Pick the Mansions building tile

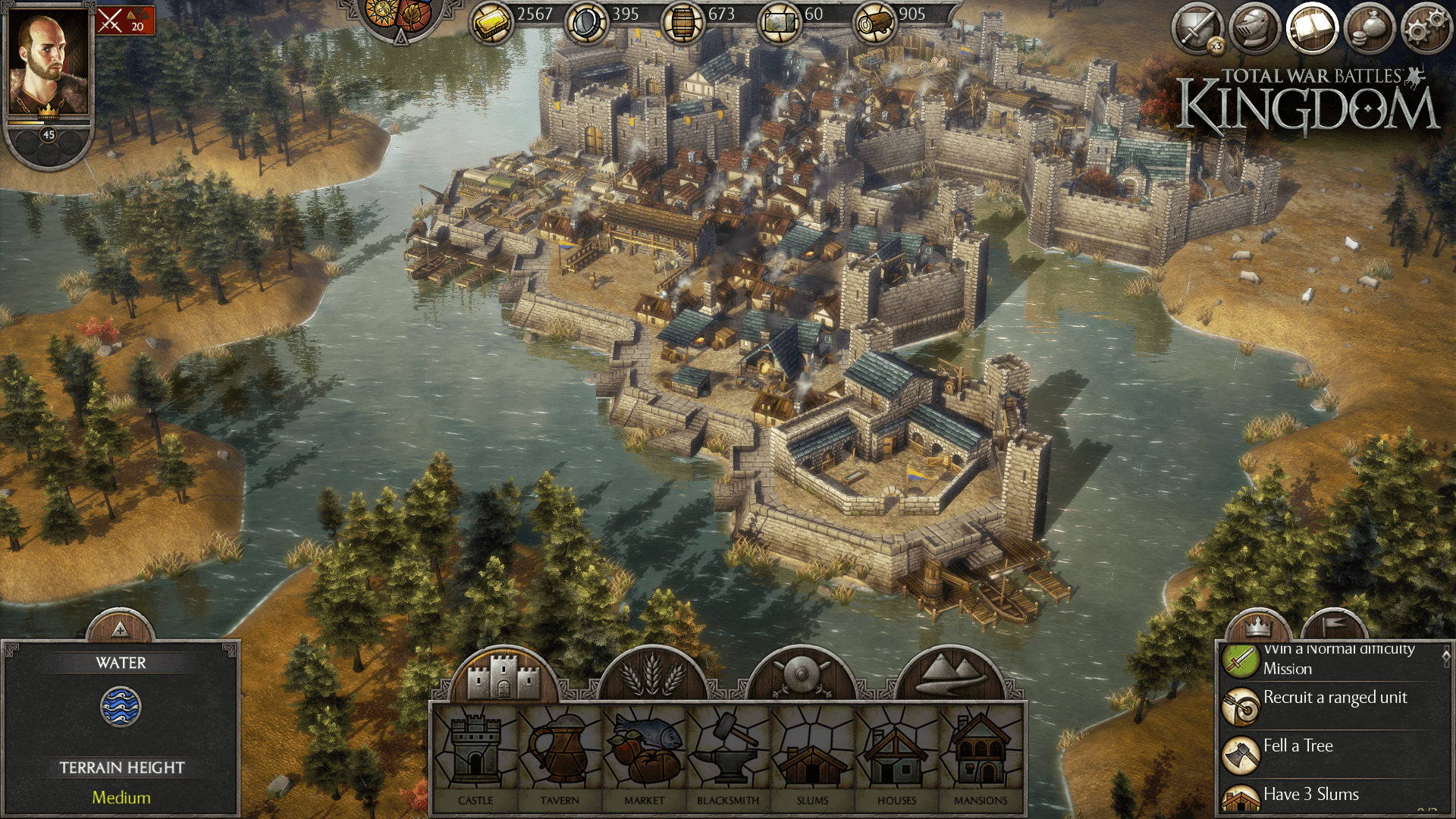981,755
